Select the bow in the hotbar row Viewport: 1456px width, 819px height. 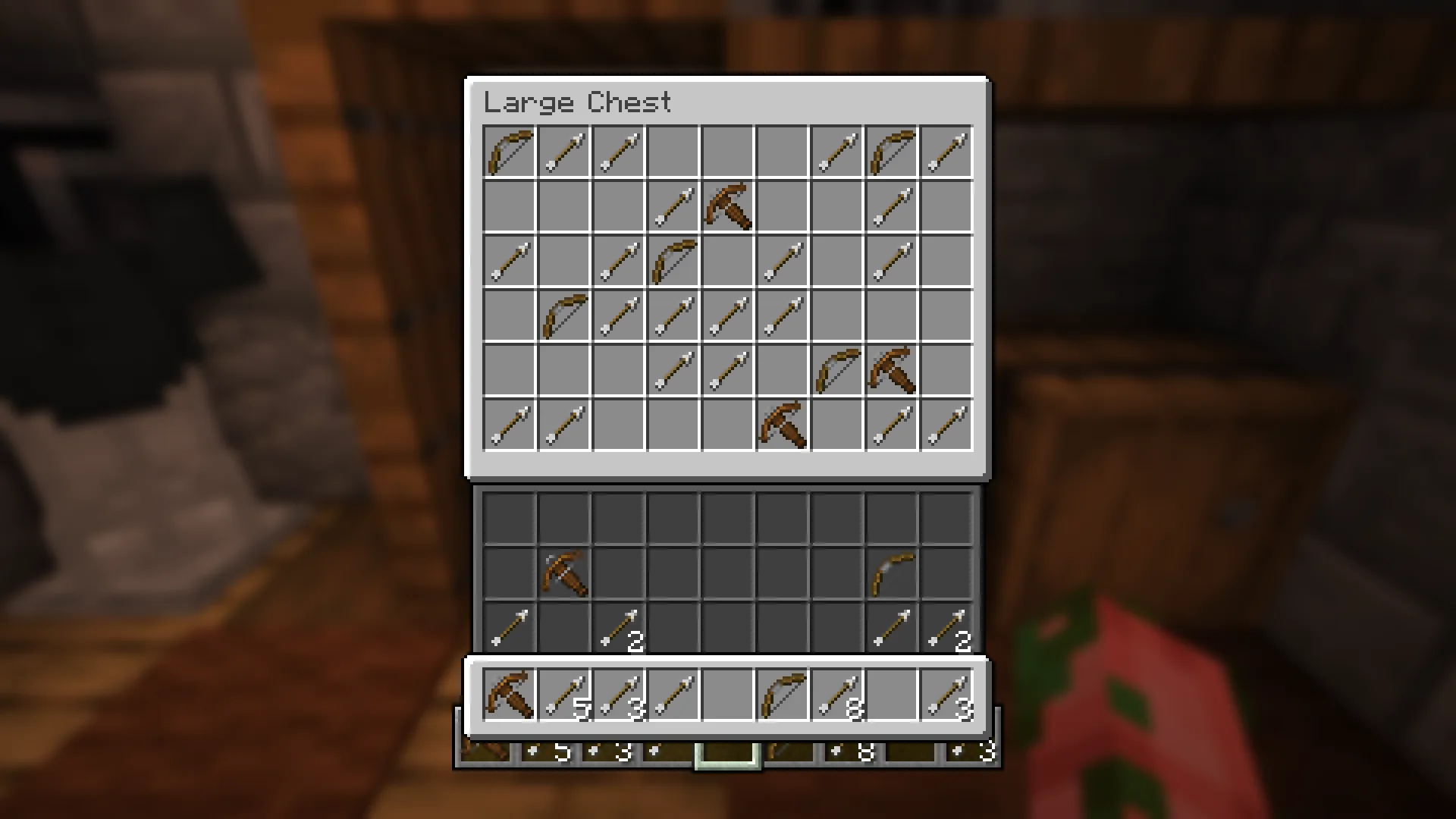tap(783, 695)
